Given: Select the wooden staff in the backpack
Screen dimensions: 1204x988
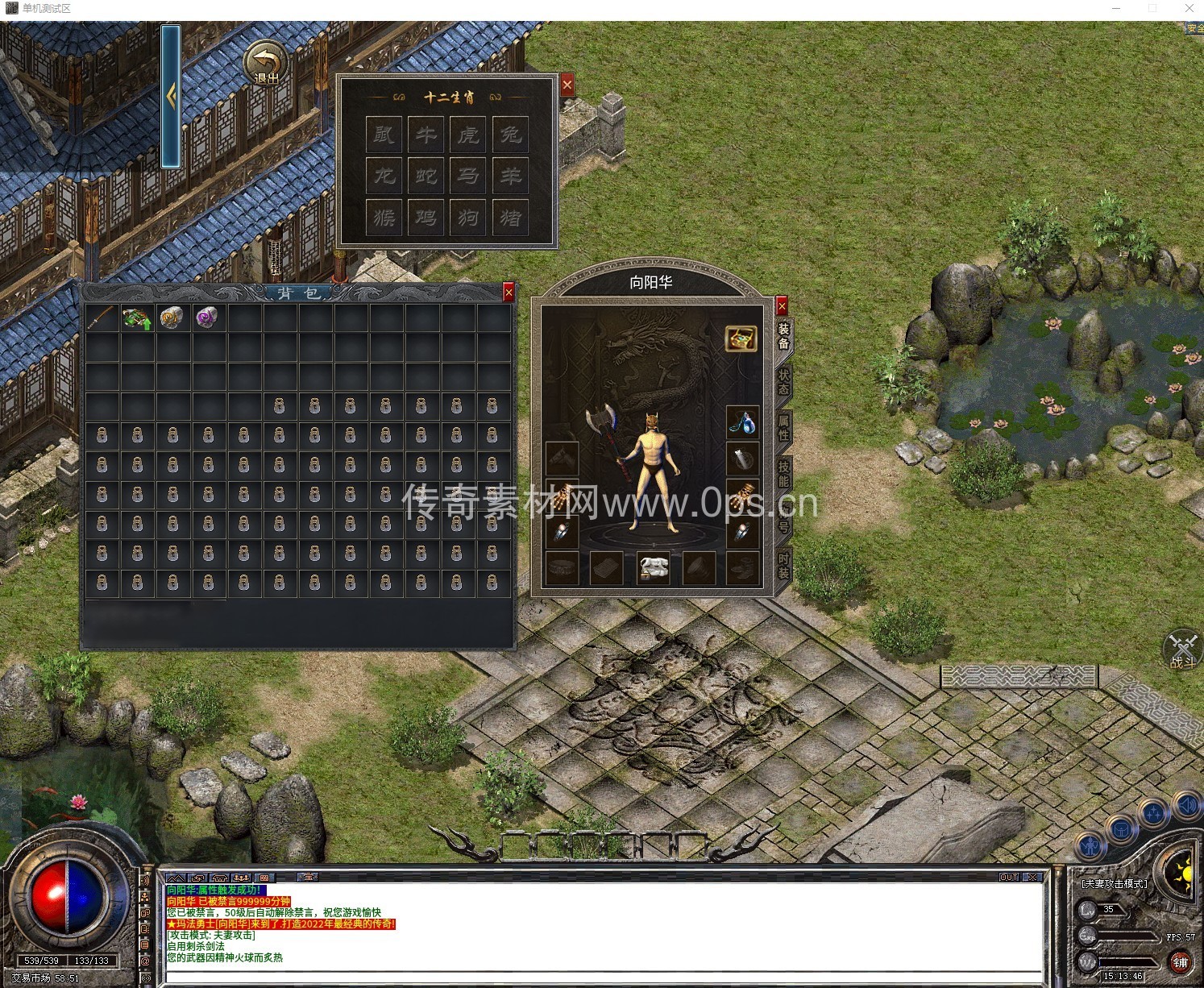Looking at the screenshot, I should [102, 318].
